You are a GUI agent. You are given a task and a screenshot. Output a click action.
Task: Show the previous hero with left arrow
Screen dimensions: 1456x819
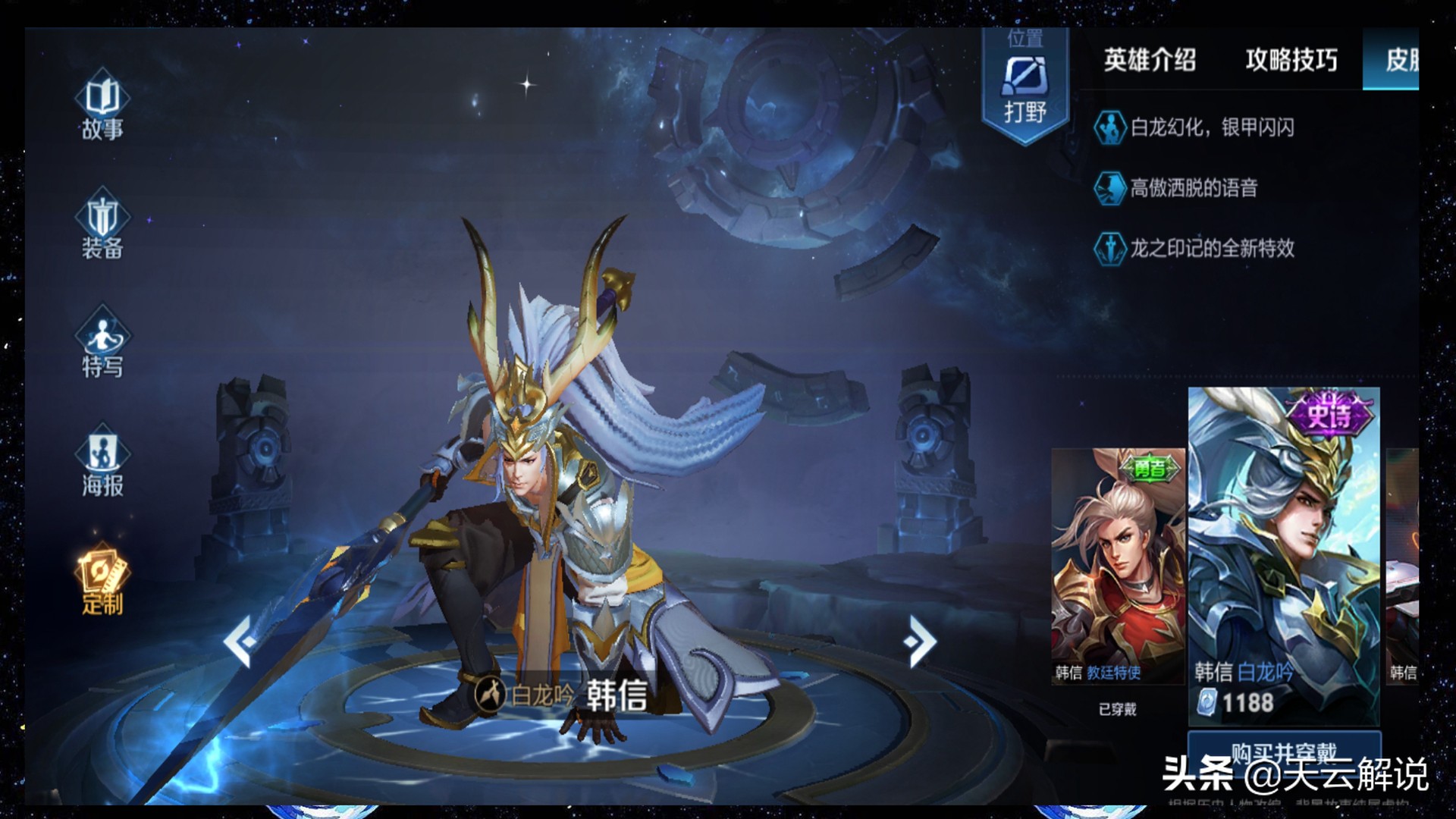pyautogui.click(x=240, y=641)
